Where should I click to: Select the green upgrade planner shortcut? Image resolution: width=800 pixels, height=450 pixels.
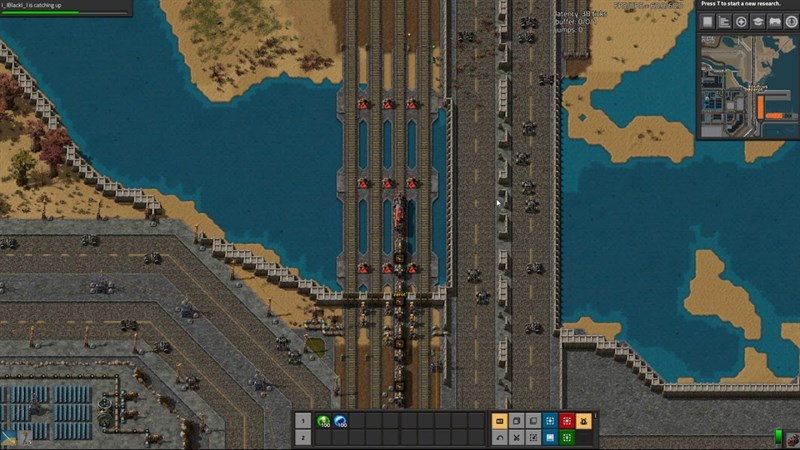[566, 438]
